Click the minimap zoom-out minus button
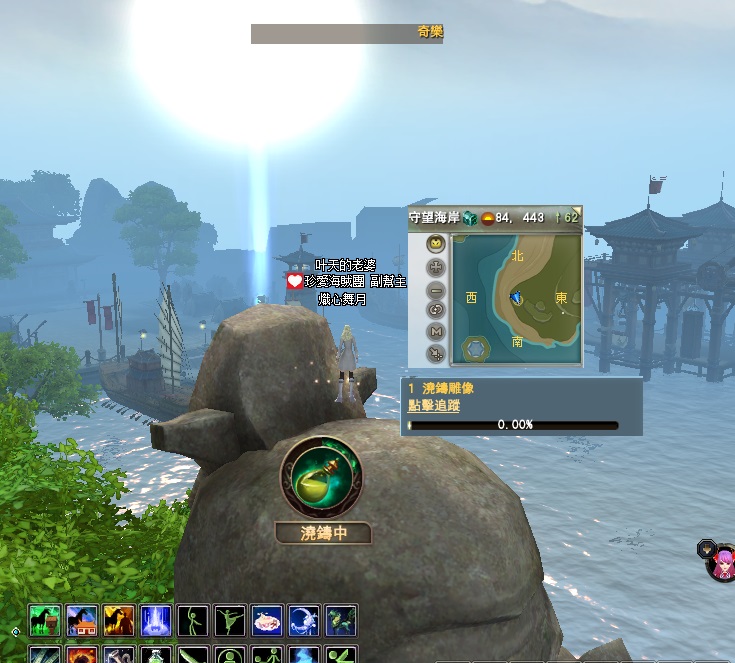 (436, 289)
